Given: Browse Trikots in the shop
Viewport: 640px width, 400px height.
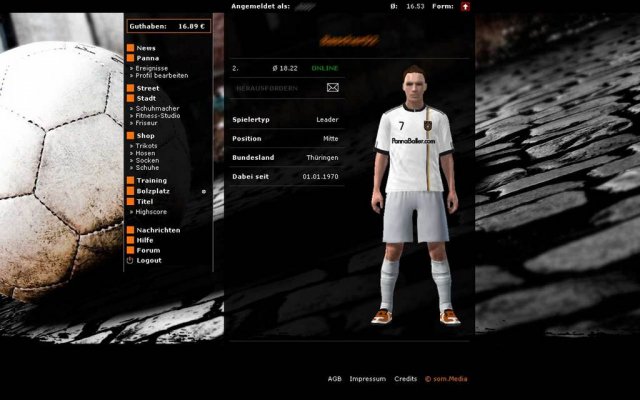Looking at the screenshot, I should 147,146.
